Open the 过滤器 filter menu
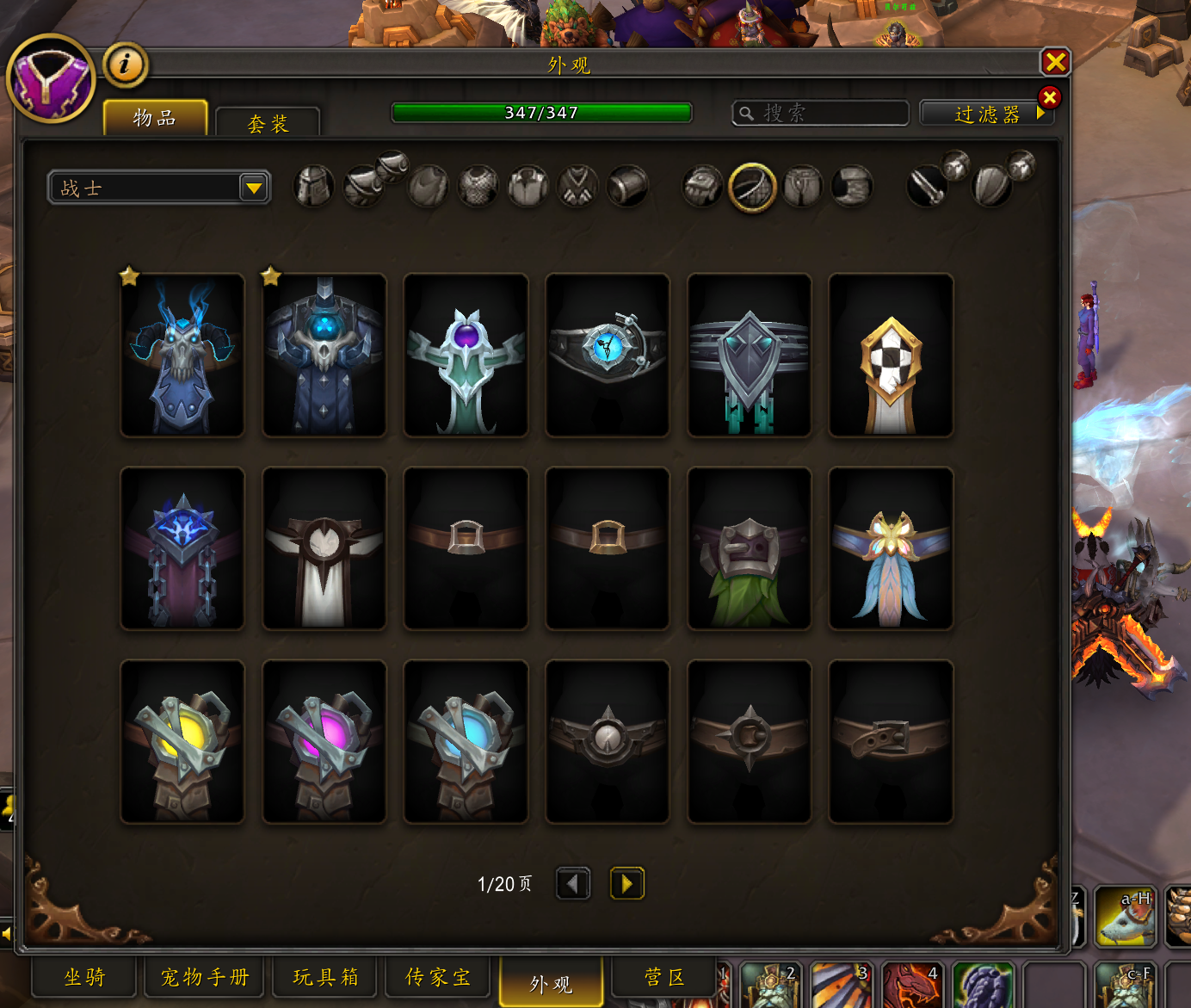This screenshot has height=1008, width=1191. 986,114
